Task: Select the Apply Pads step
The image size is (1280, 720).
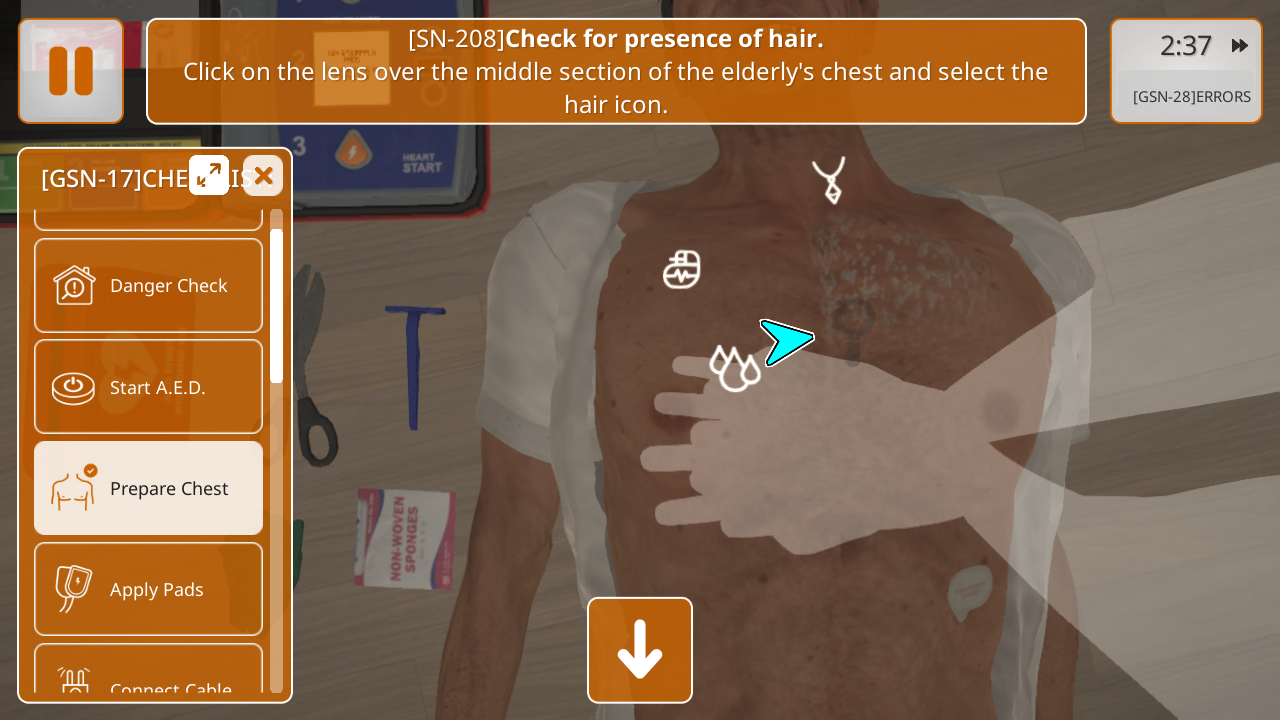Action: tap(149, 589)
